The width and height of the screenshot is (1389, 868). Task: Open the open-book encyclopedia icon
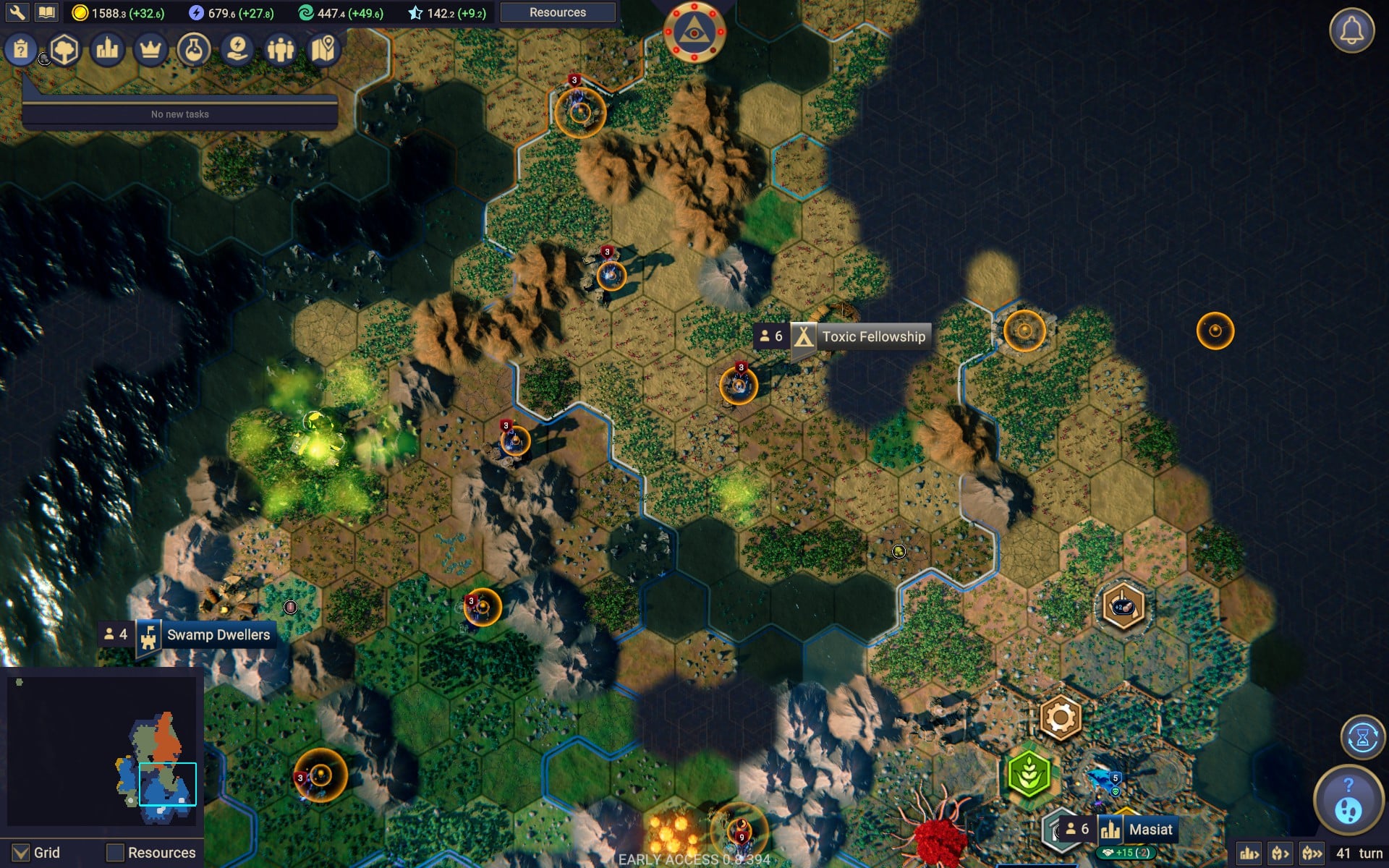point(46,12)
